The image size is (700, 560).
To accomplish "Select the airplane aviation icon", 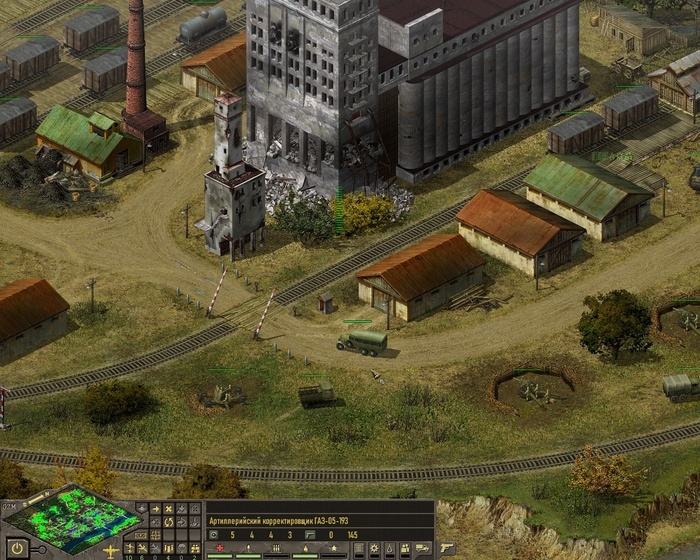I will tap(111, 549).
